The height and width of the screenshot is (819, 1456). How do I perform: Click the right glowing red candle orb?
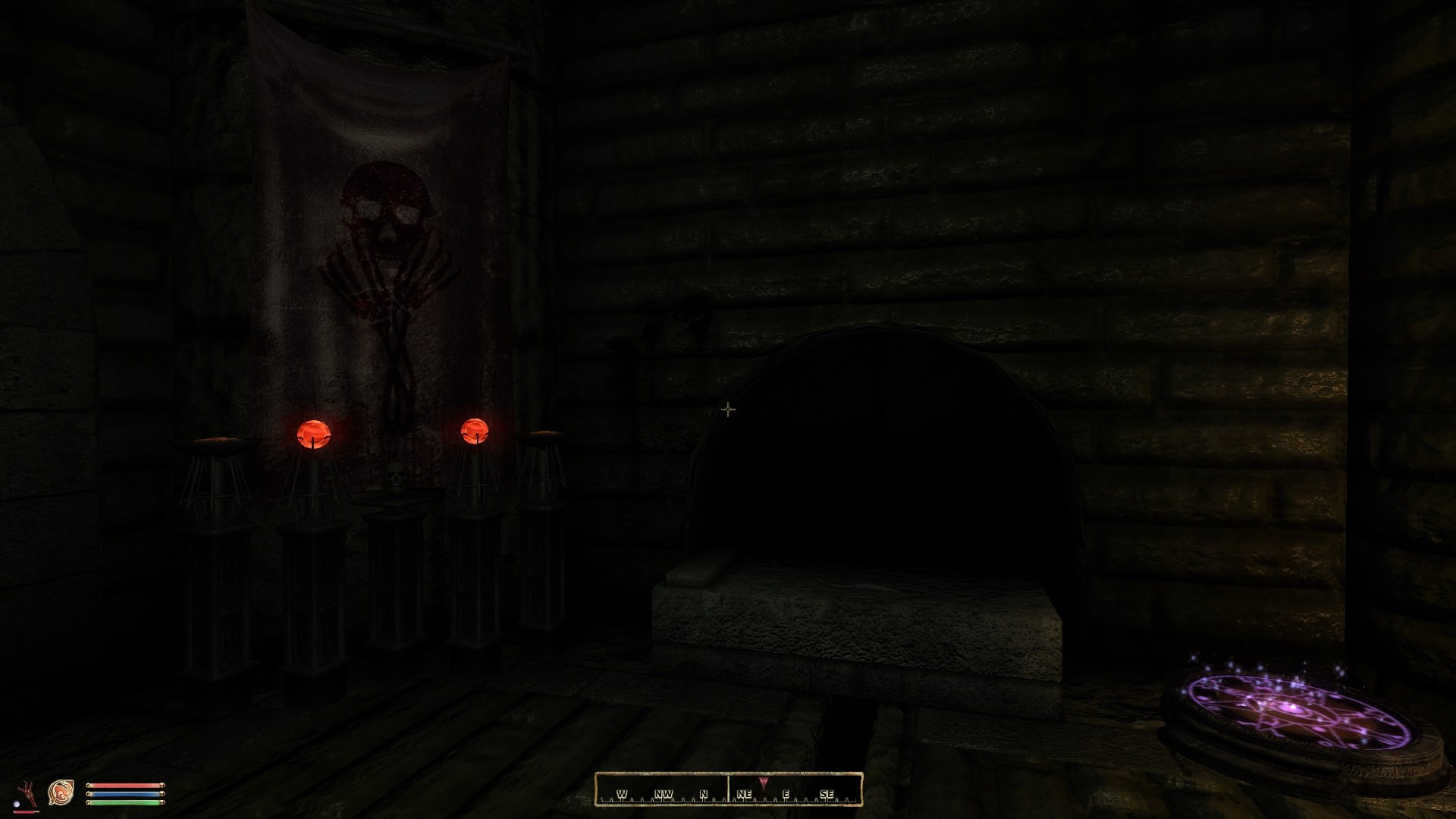tap(475, 429)
